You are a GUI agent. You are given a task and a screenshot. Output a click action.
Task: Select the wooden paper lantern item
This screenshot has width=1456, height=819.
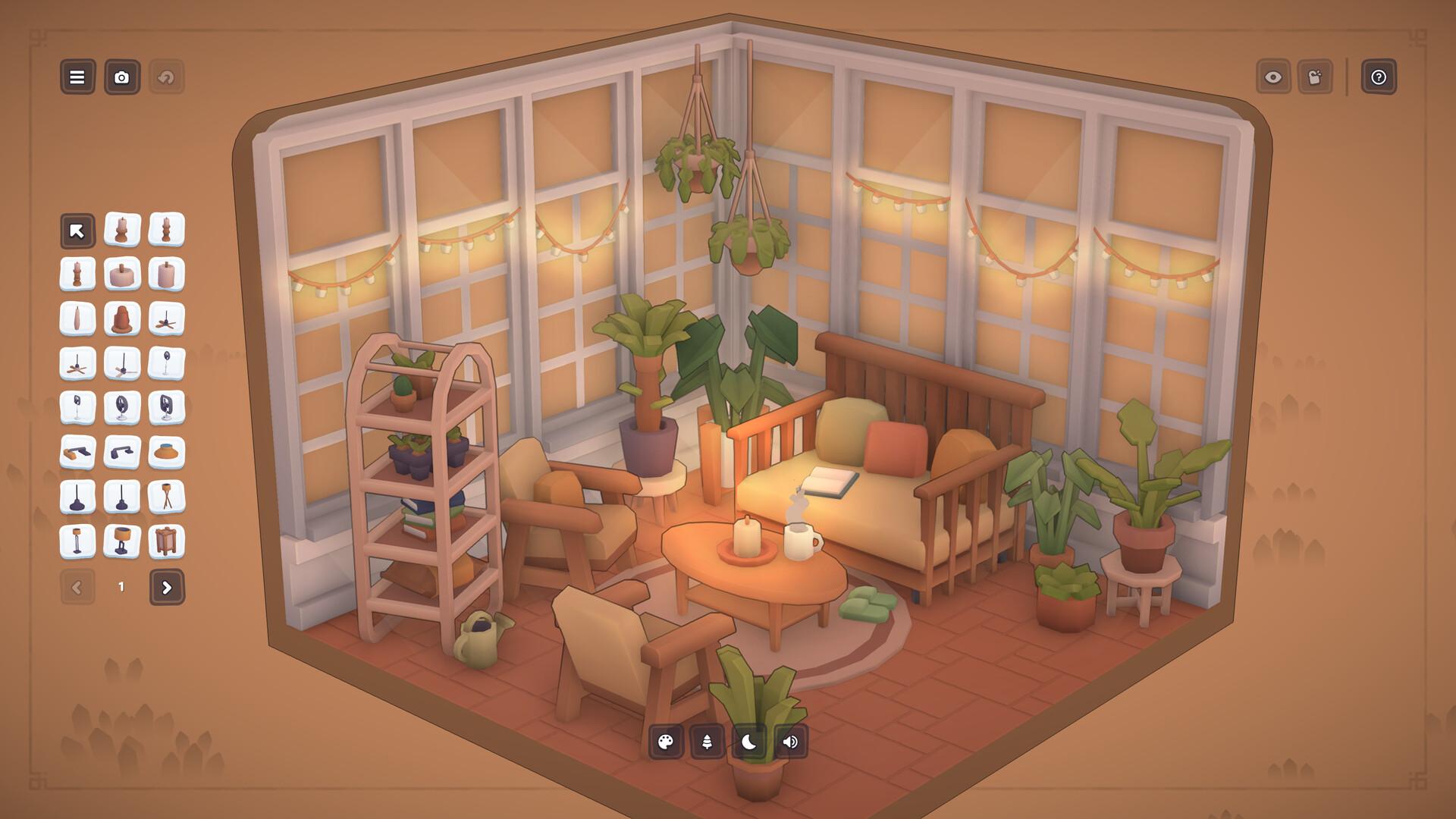coord(167,542)
